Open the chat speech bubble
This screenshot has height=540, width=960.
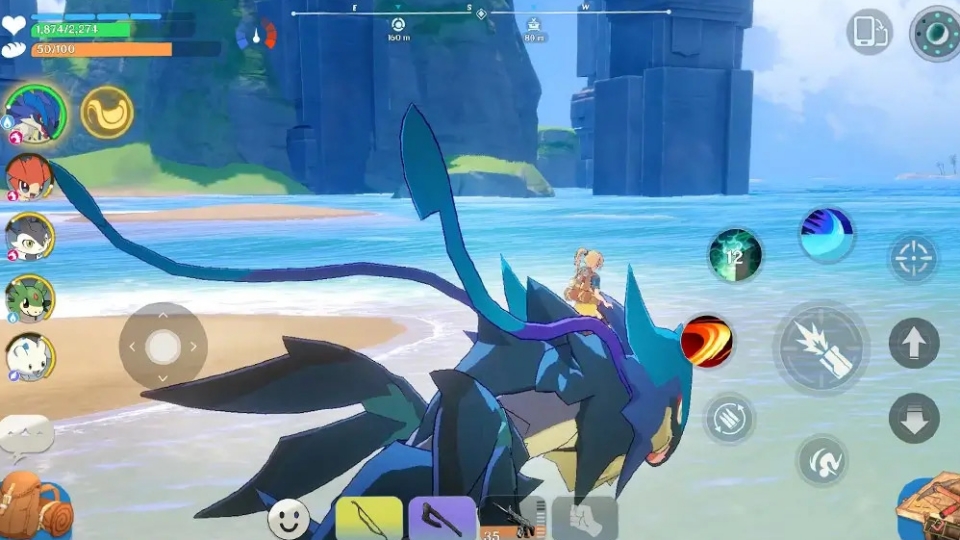(x=26, y=436)
